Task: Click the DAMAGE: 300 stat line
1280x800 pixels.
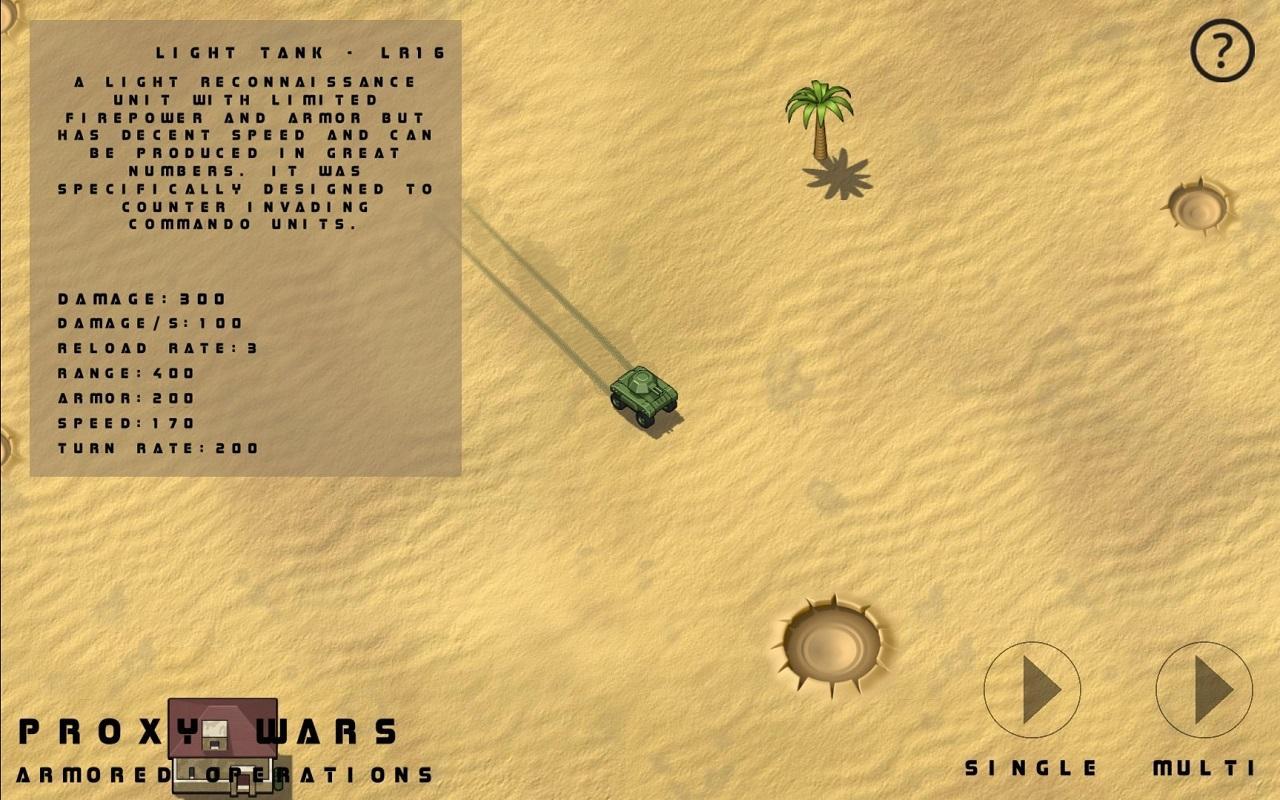Action: click(x=140, y=298)
